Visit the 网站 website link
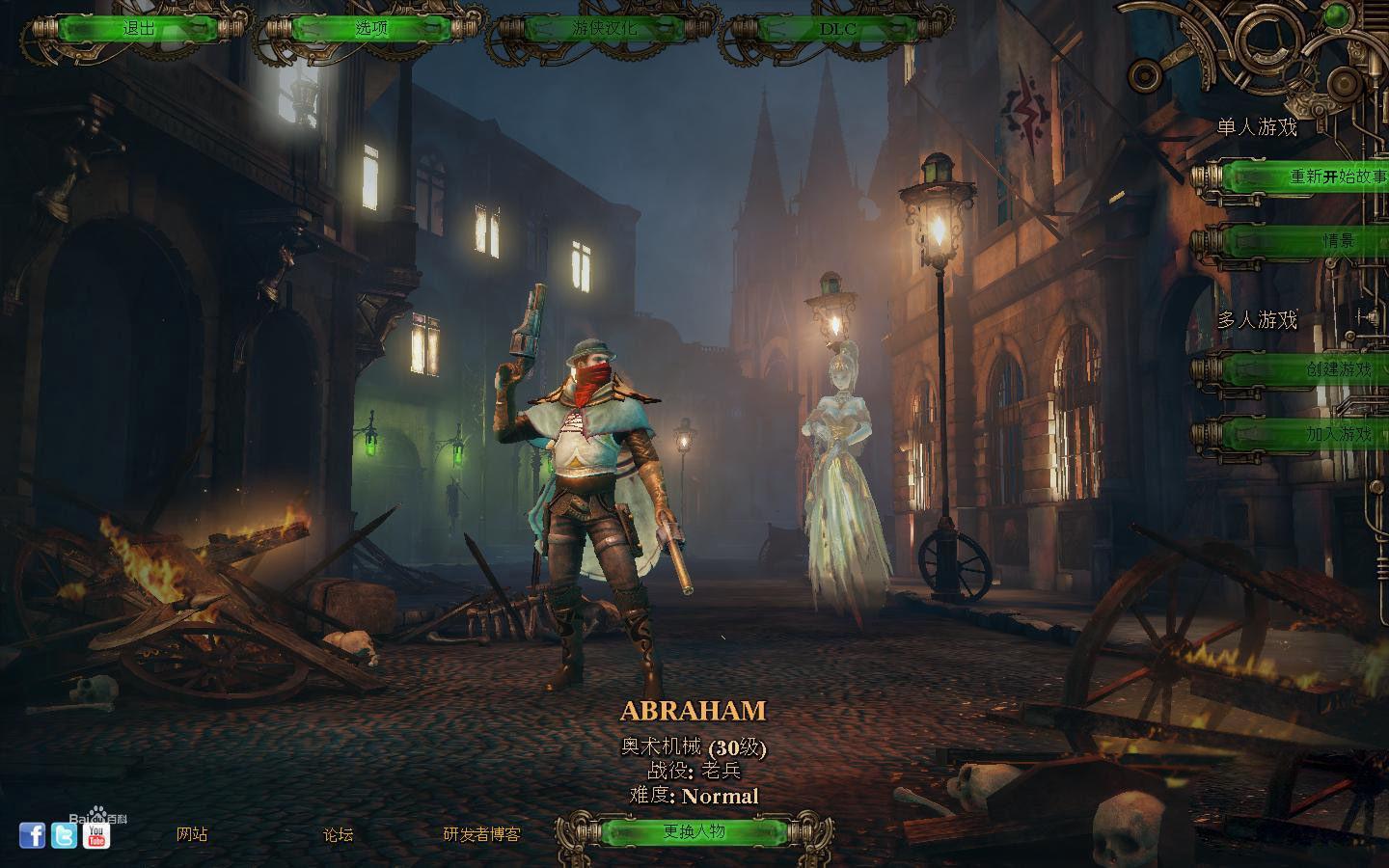 tap(192, 834)
